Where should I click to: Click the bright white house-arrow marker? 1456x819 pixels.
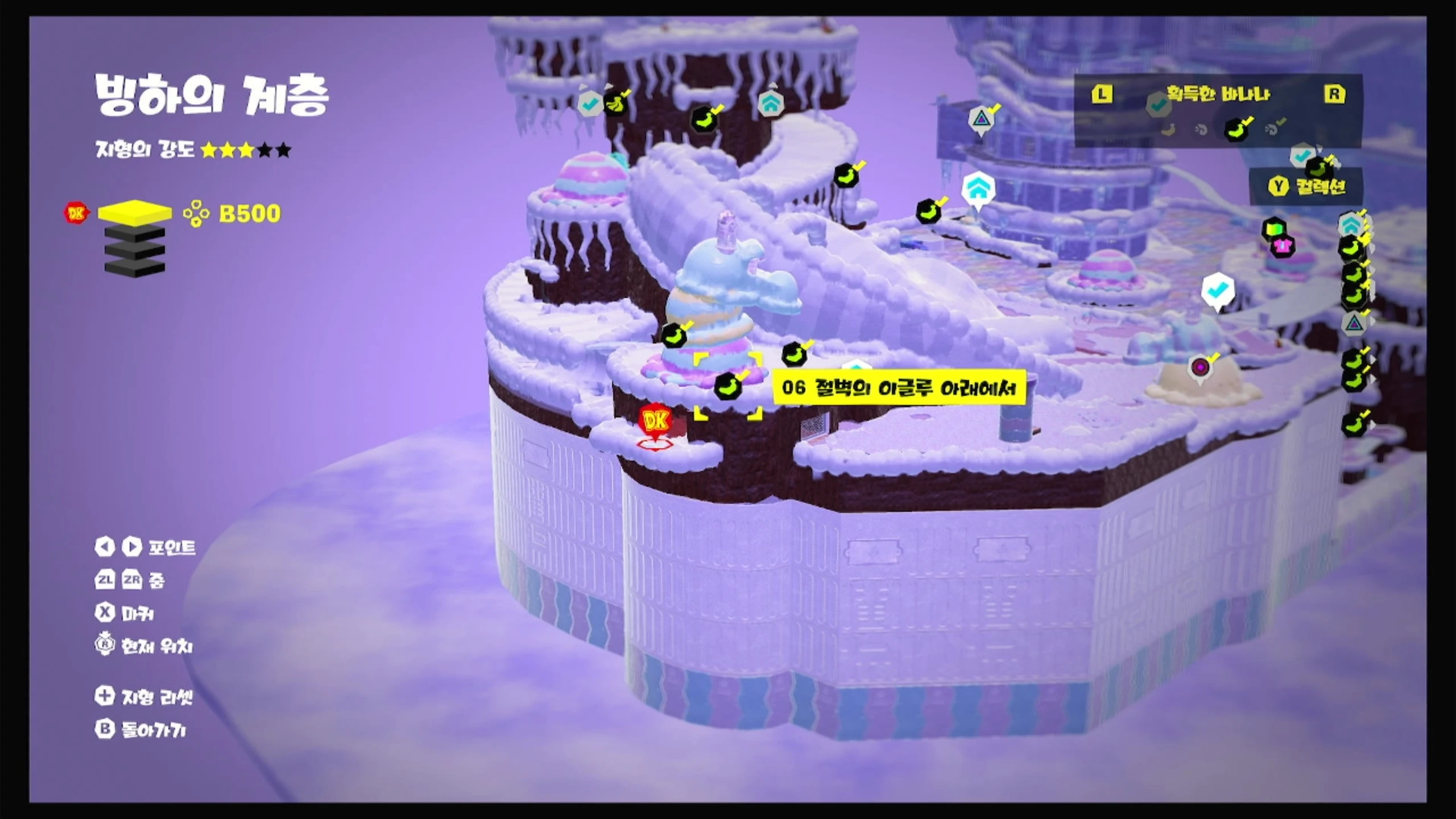click(978, 190)
